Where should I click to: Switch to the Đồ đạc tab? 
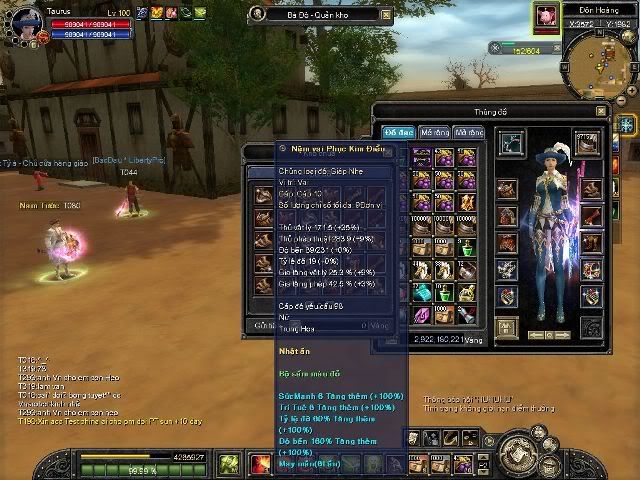(398, 132)
